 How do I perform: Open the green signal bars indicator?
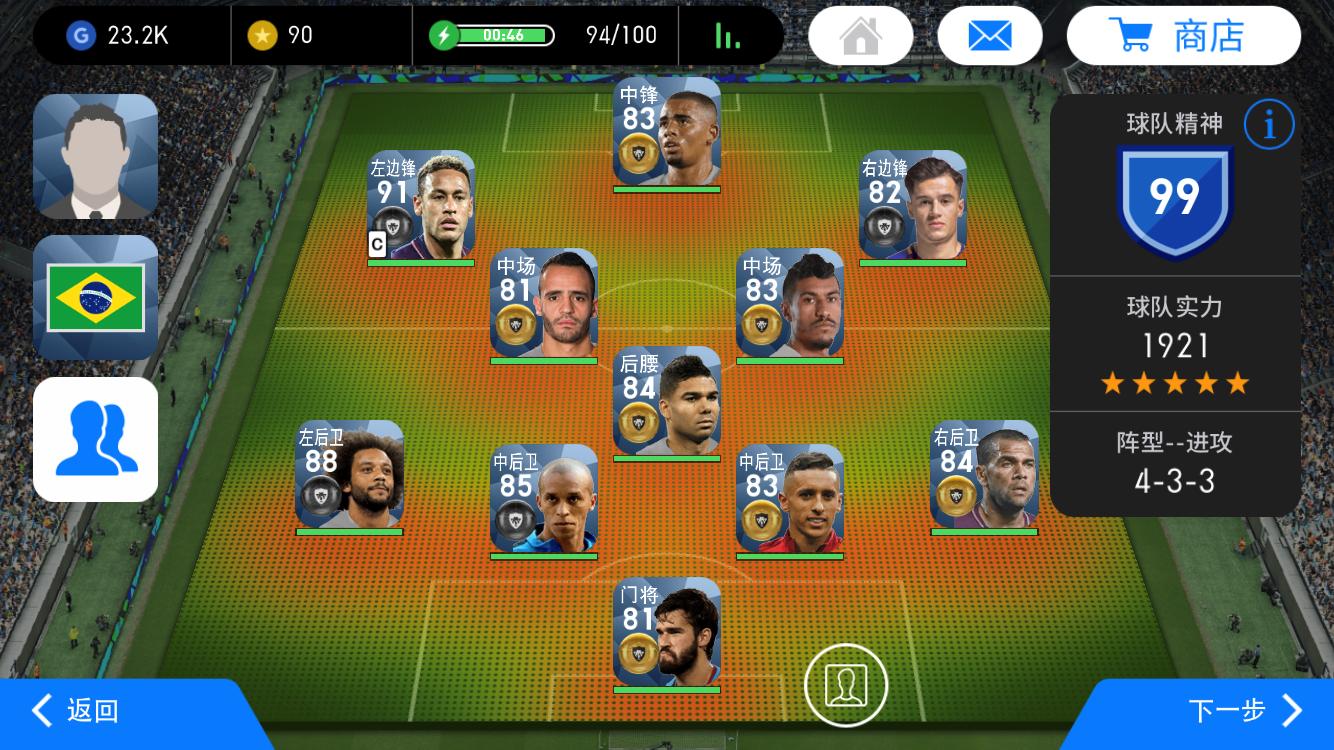tap(728, 36)
